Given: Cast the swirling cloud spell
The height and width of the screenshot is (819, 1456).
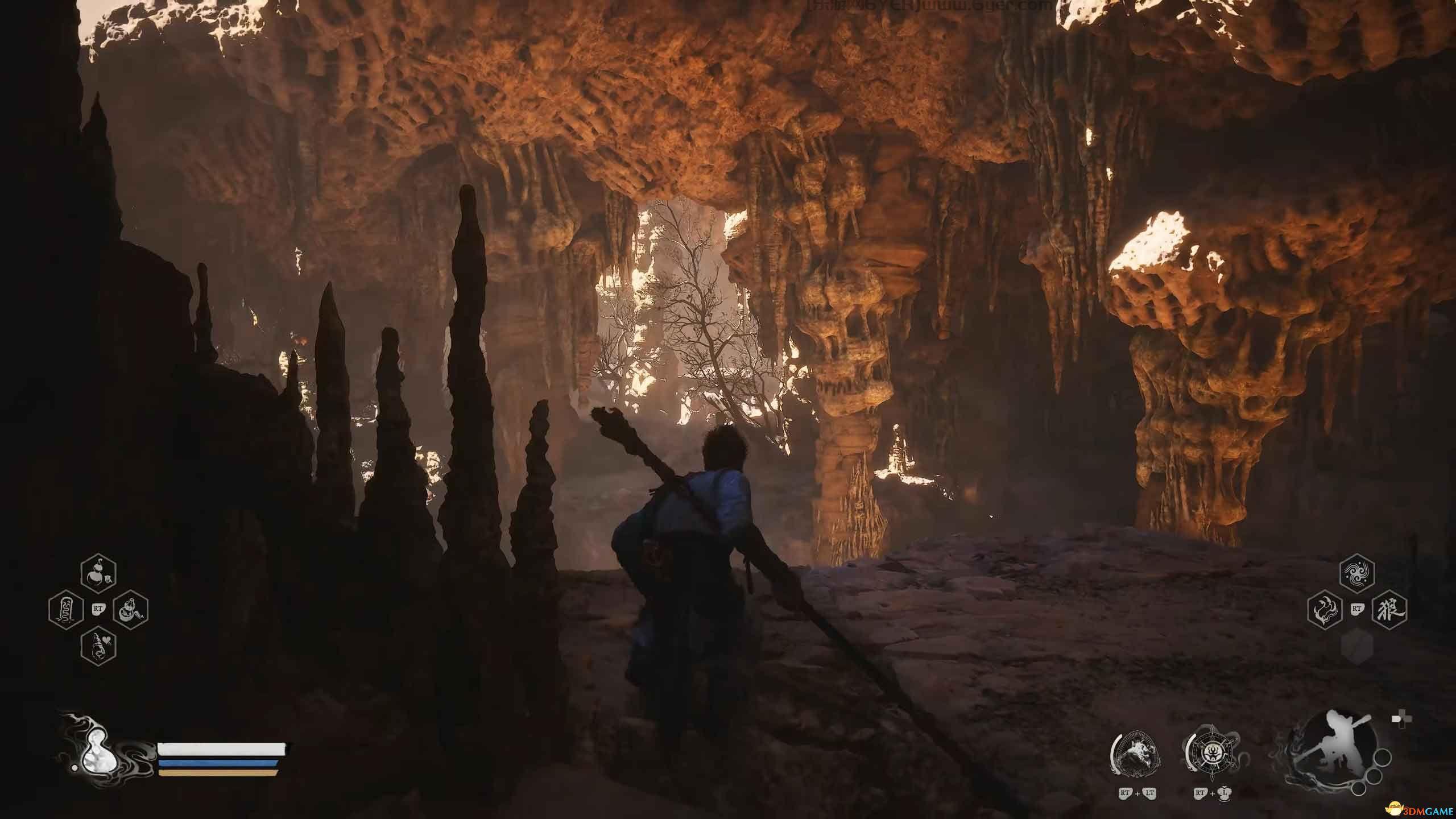Looking at the screenshot, I should [1357, 578].
